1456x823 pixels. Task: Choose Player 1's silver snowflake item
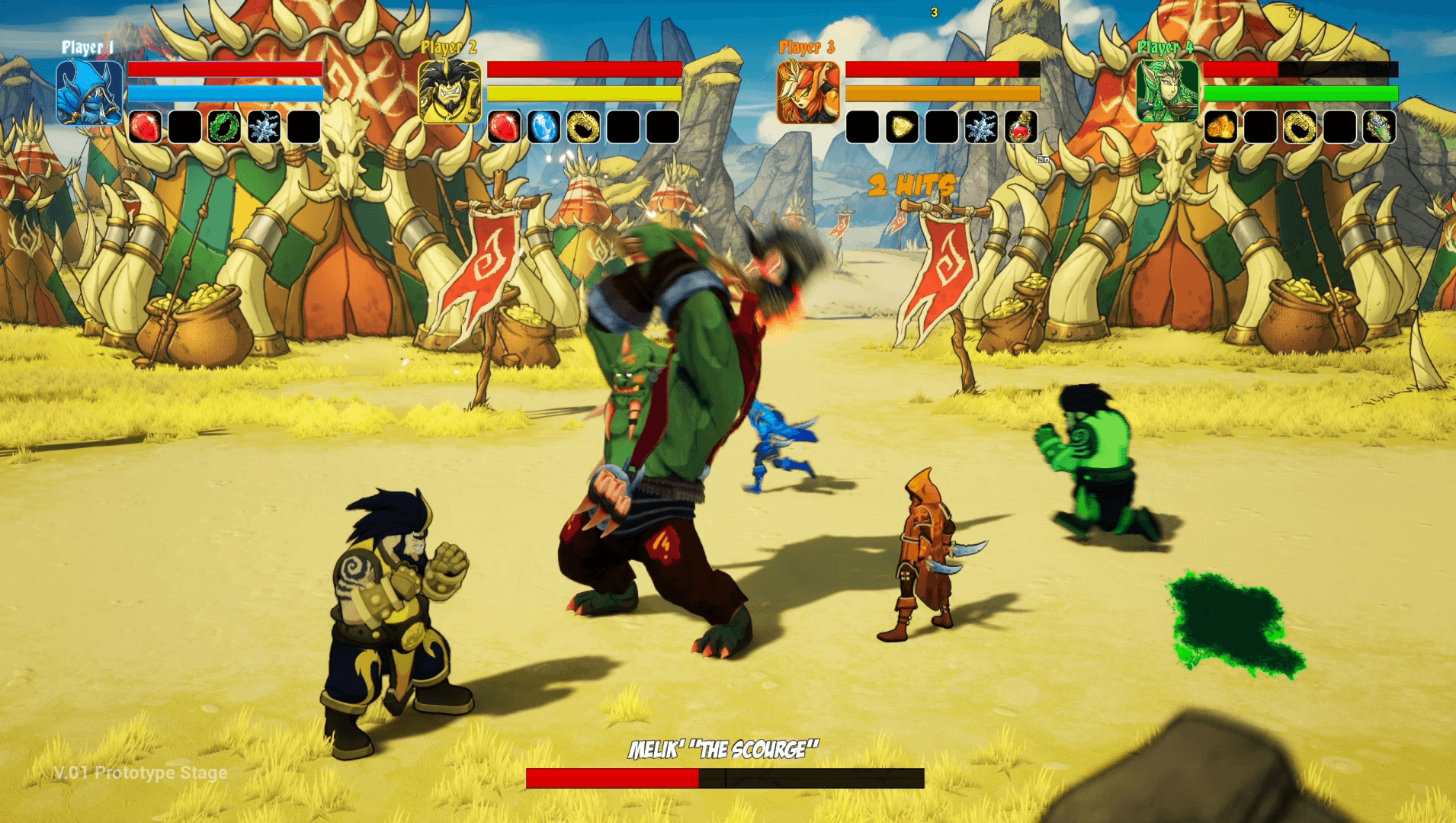264,127
